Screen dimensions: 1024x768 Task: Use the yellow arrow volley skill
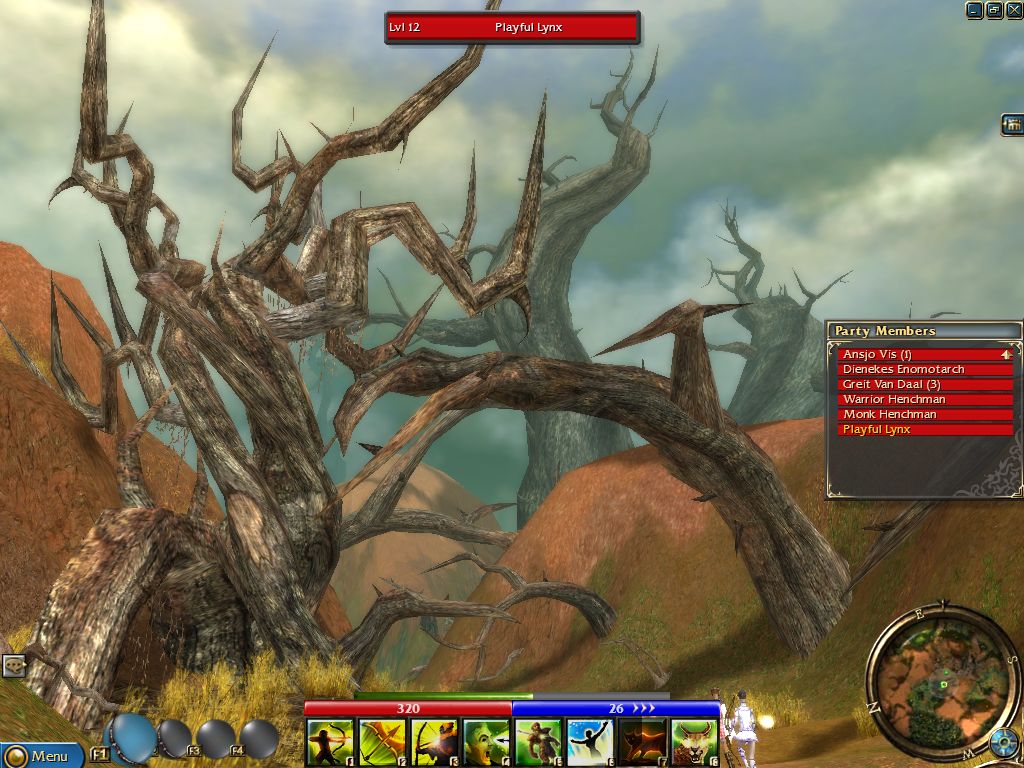tap(381, 743)
